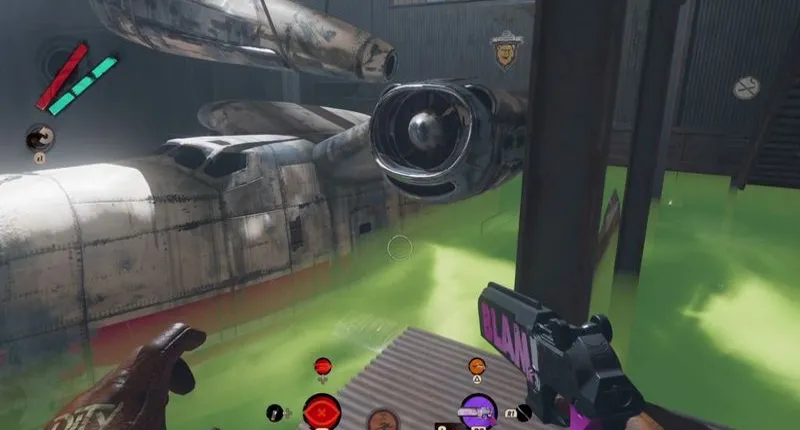Select the small black gadget icon
This screenshot has height=430, width=800.
[274, 411]
